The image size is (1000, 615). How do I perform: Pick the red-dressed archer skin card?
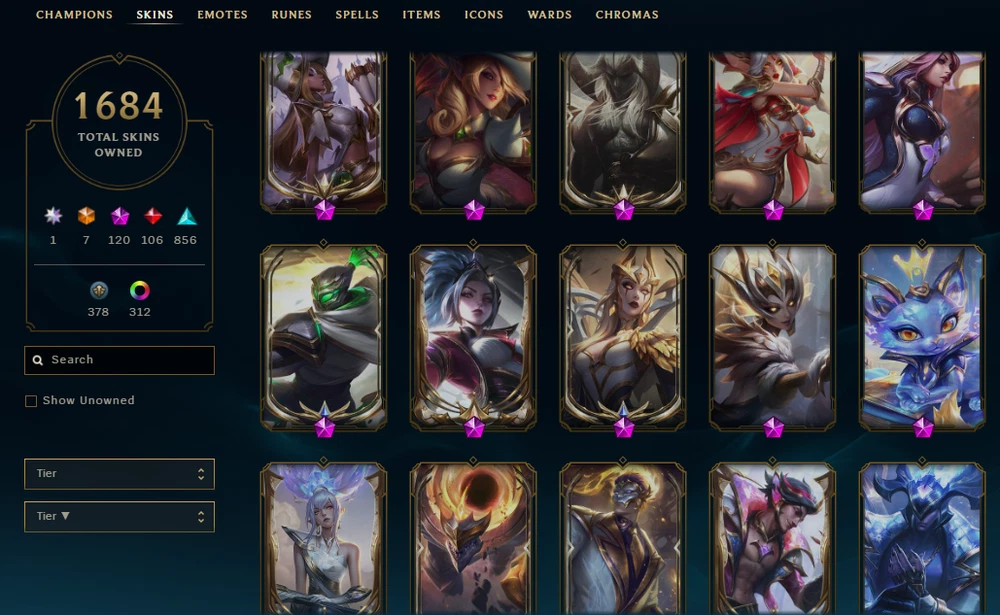coord(772,130)
